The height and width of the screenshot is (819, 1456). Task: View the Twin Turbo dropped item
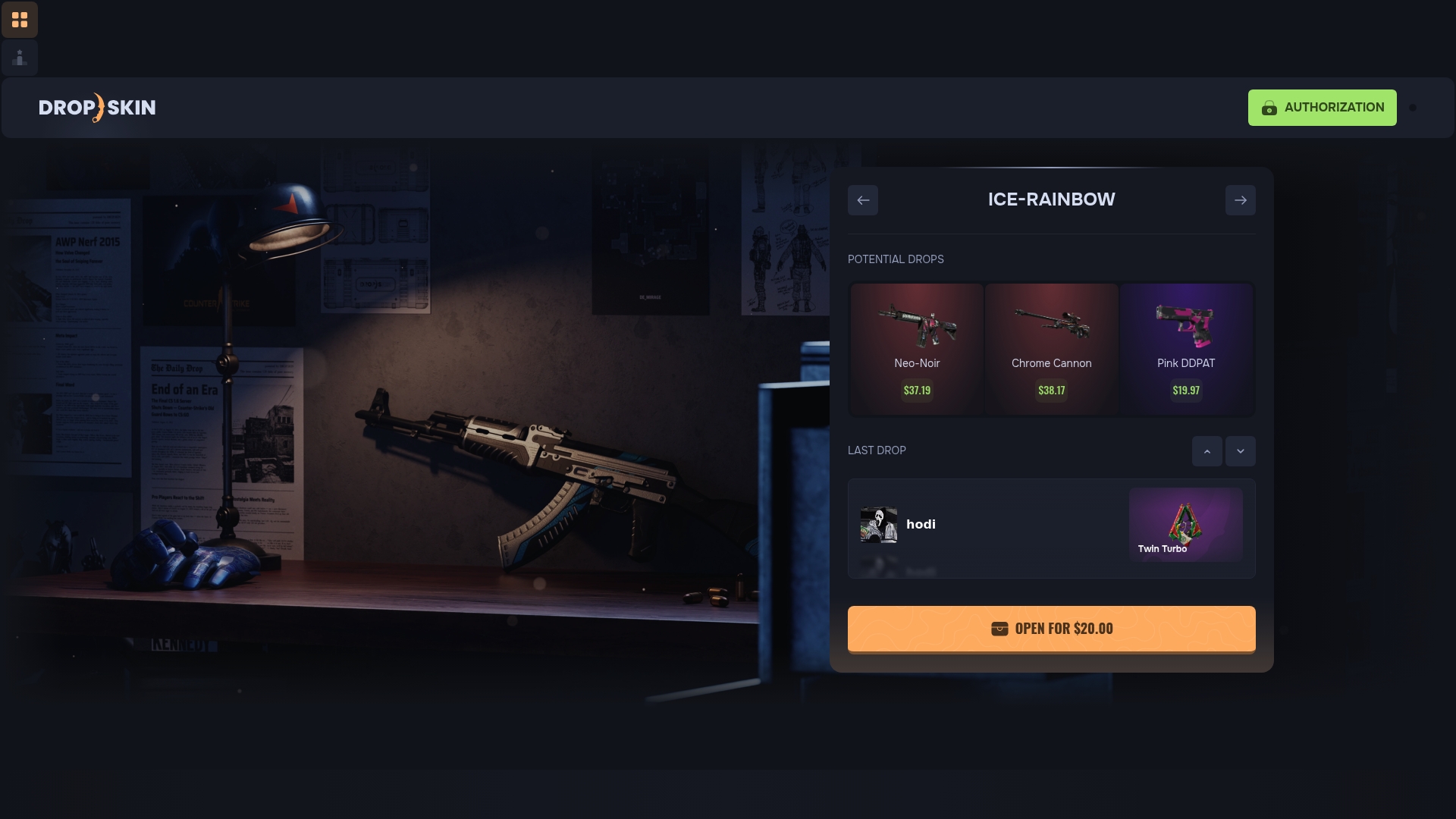coord(1186,523)
